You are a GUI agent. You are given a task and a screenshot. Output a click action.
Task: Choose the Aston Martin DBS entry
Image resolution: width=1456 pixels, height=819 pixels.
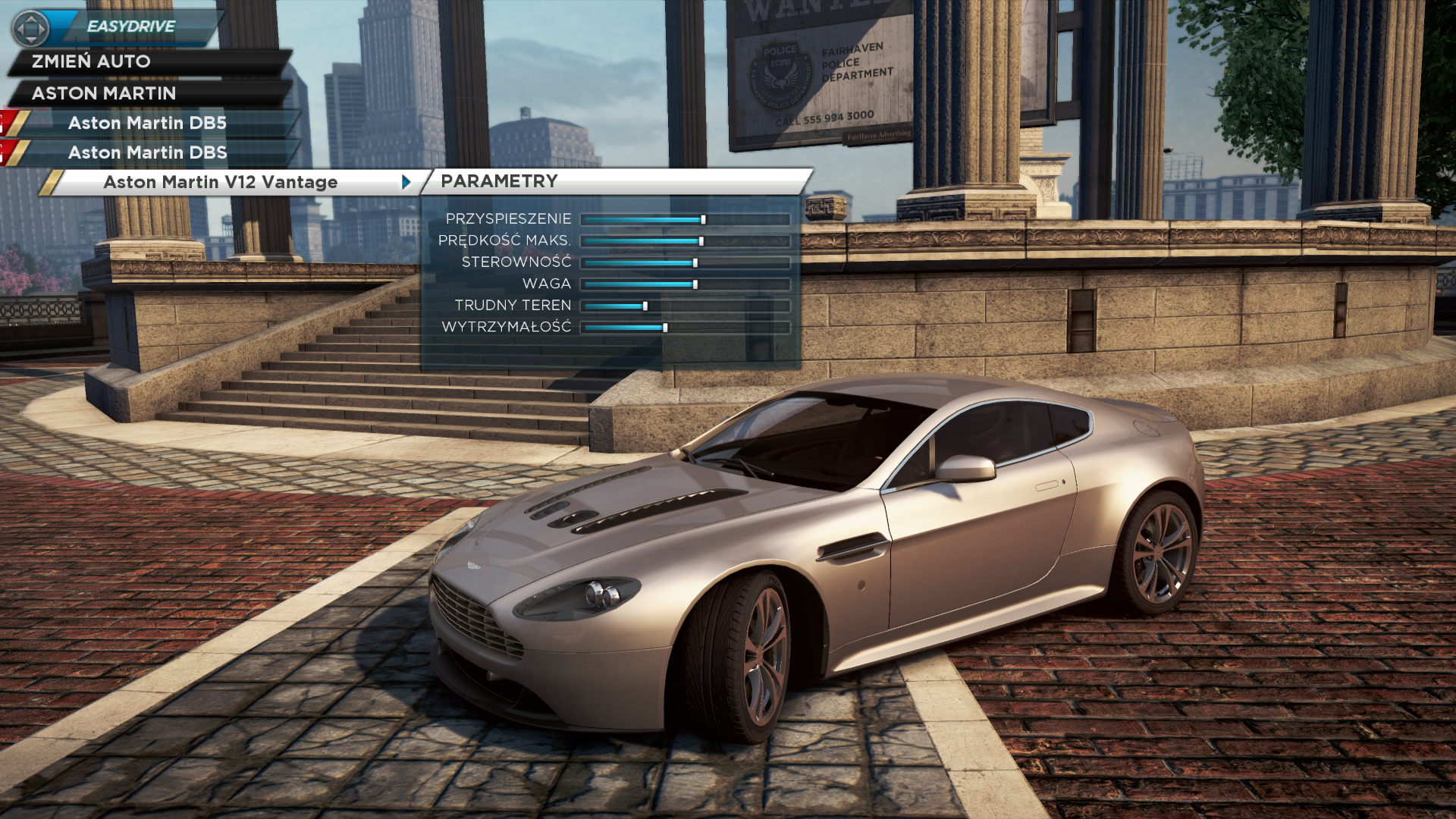[x=147, y=152]
